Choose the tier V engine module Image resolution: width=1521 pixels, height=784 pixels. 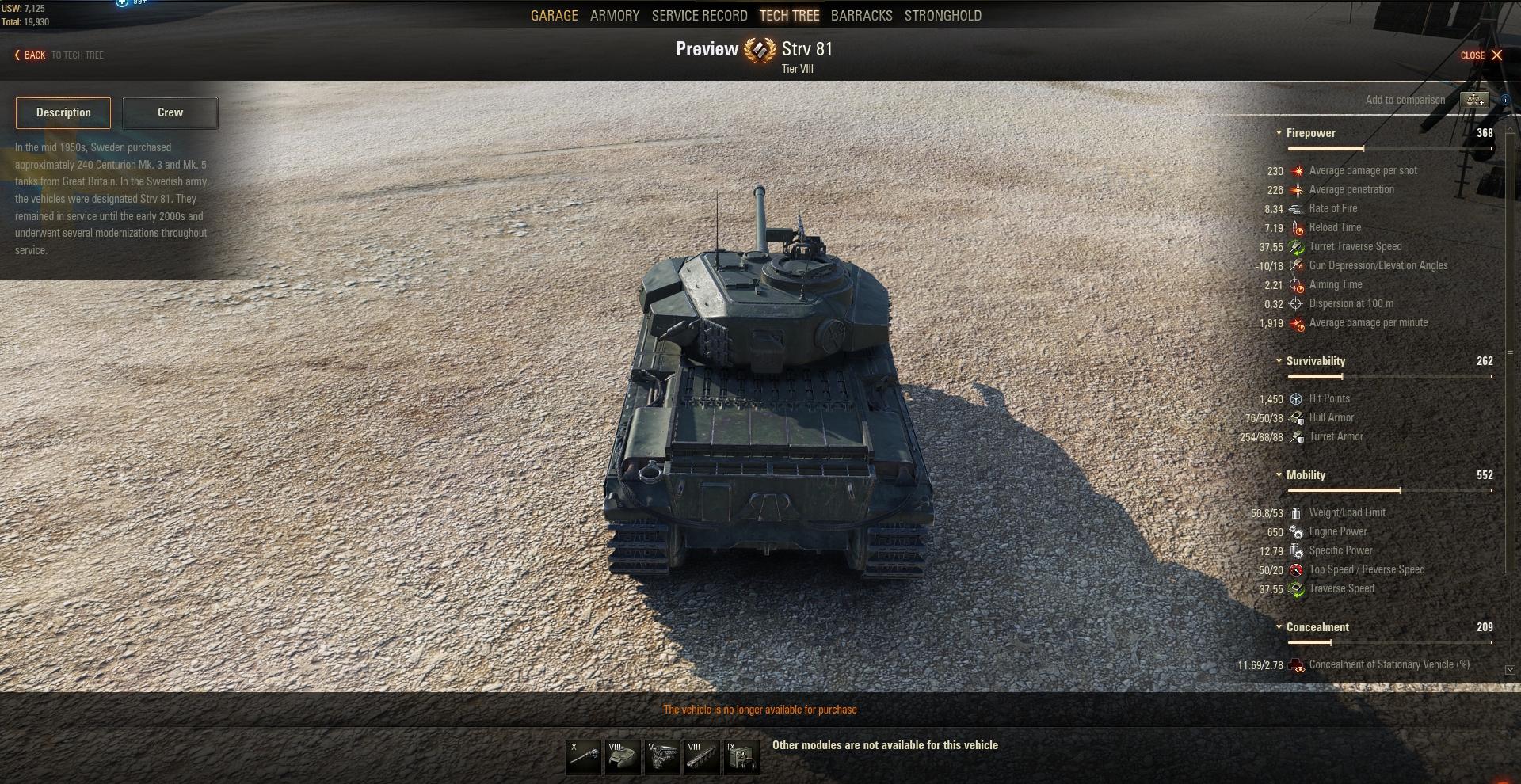(662, 757)
